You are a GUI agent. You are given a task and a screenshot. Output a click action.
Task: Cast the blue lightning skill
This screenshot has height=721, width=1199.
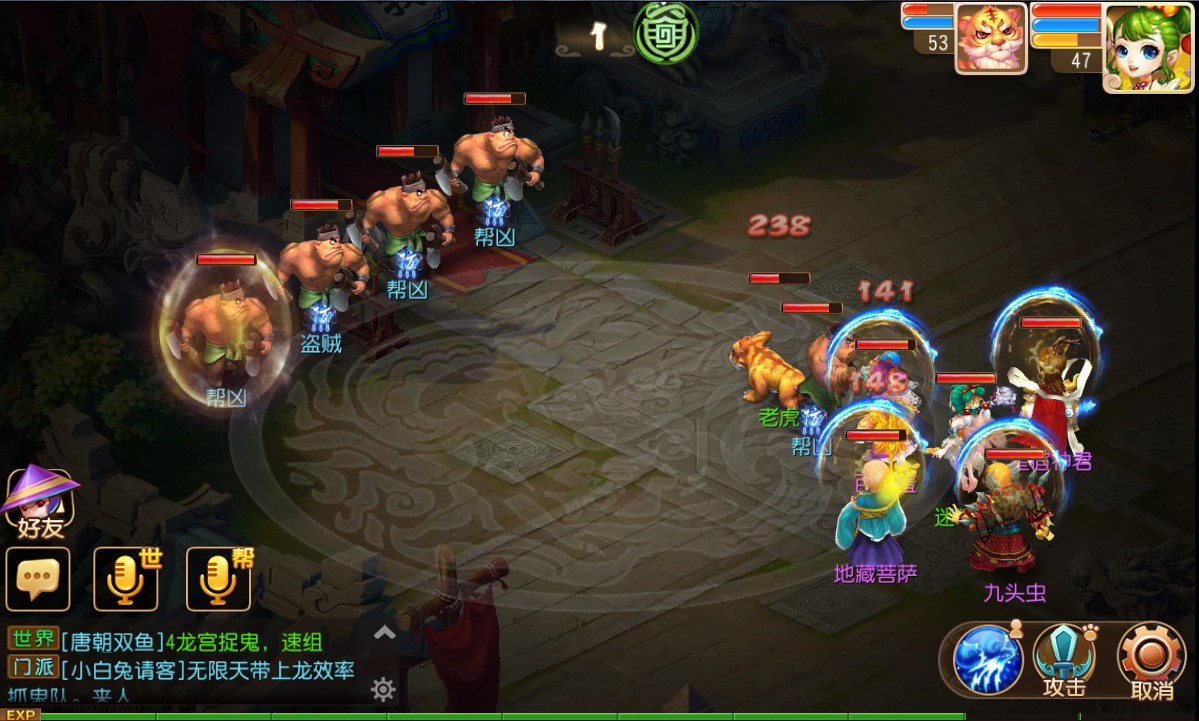click(987, 659)
